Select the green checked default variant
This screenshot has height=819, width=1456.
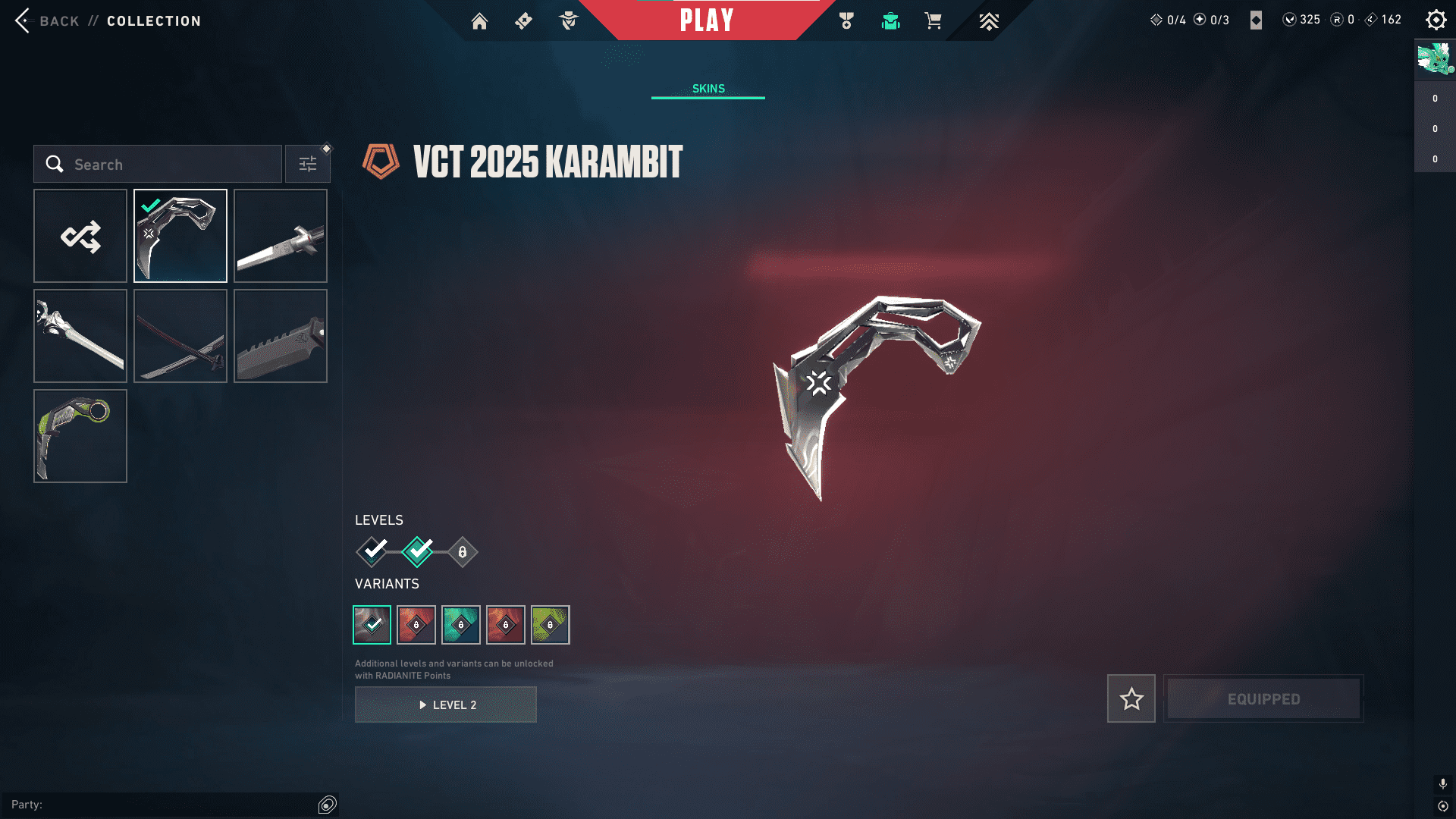[x=372, y=624]
